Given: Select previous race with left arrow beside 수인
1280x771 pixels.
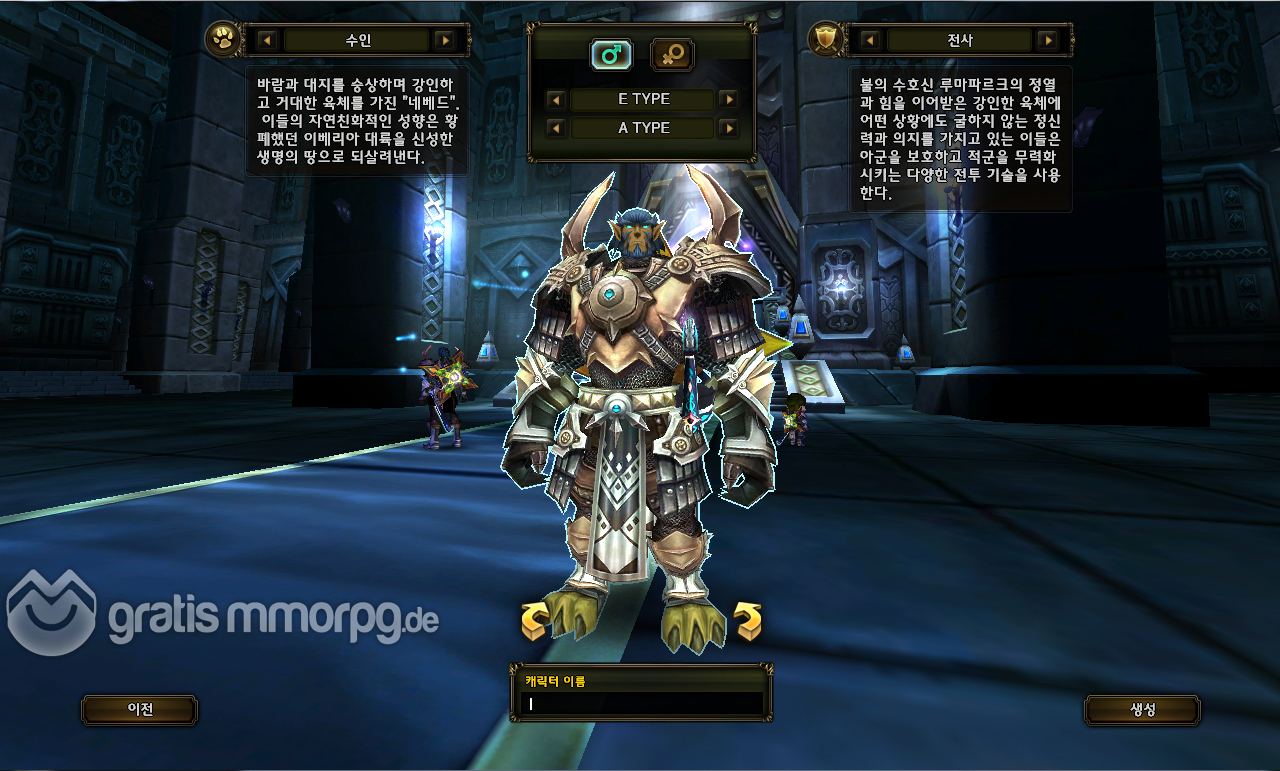Looking at the screenshot, I should (x=267, y=41).
